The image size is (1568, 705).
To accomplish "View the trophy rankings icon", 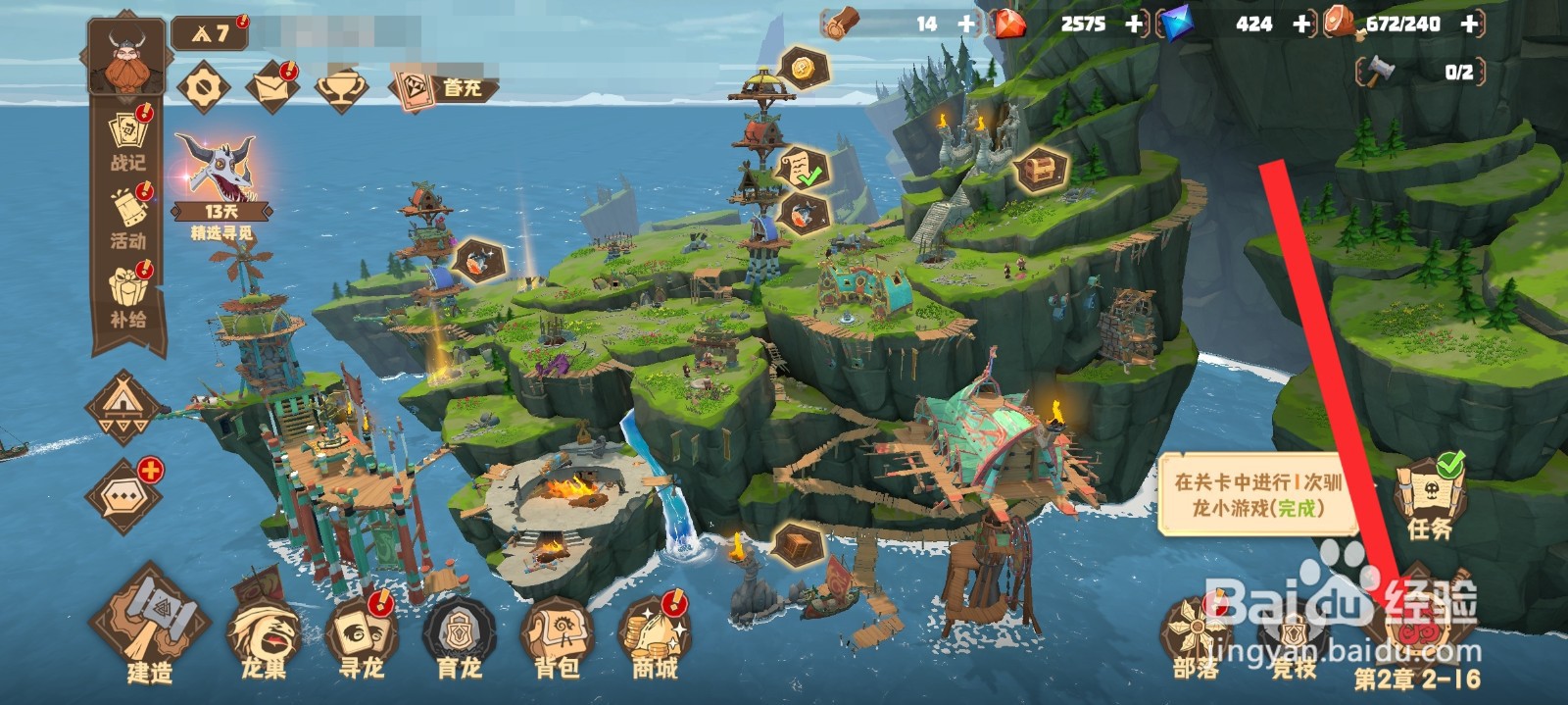I will 341,88.
